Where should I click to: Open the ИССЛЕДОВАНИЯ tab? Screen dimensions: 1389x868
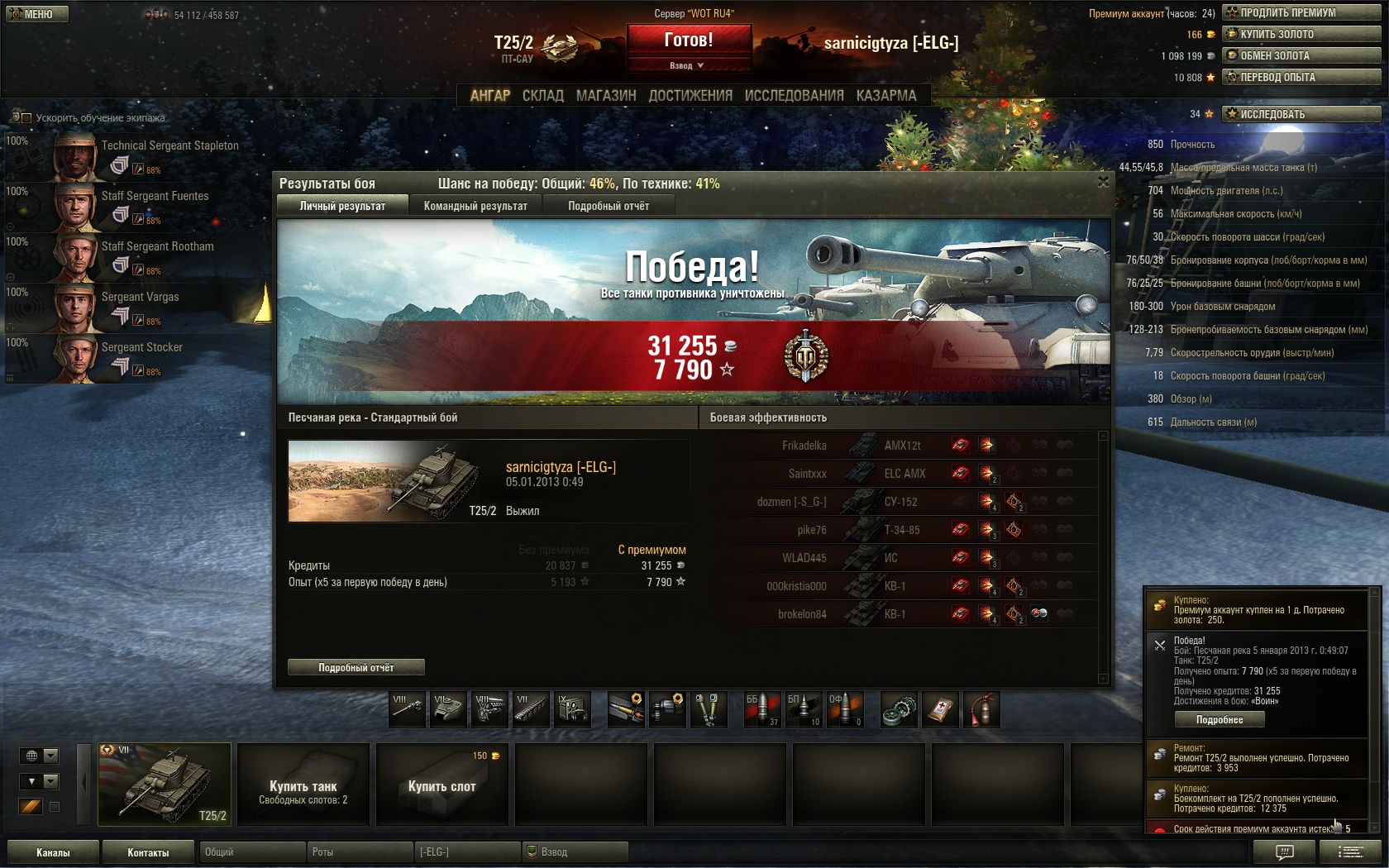coord(794,96)
